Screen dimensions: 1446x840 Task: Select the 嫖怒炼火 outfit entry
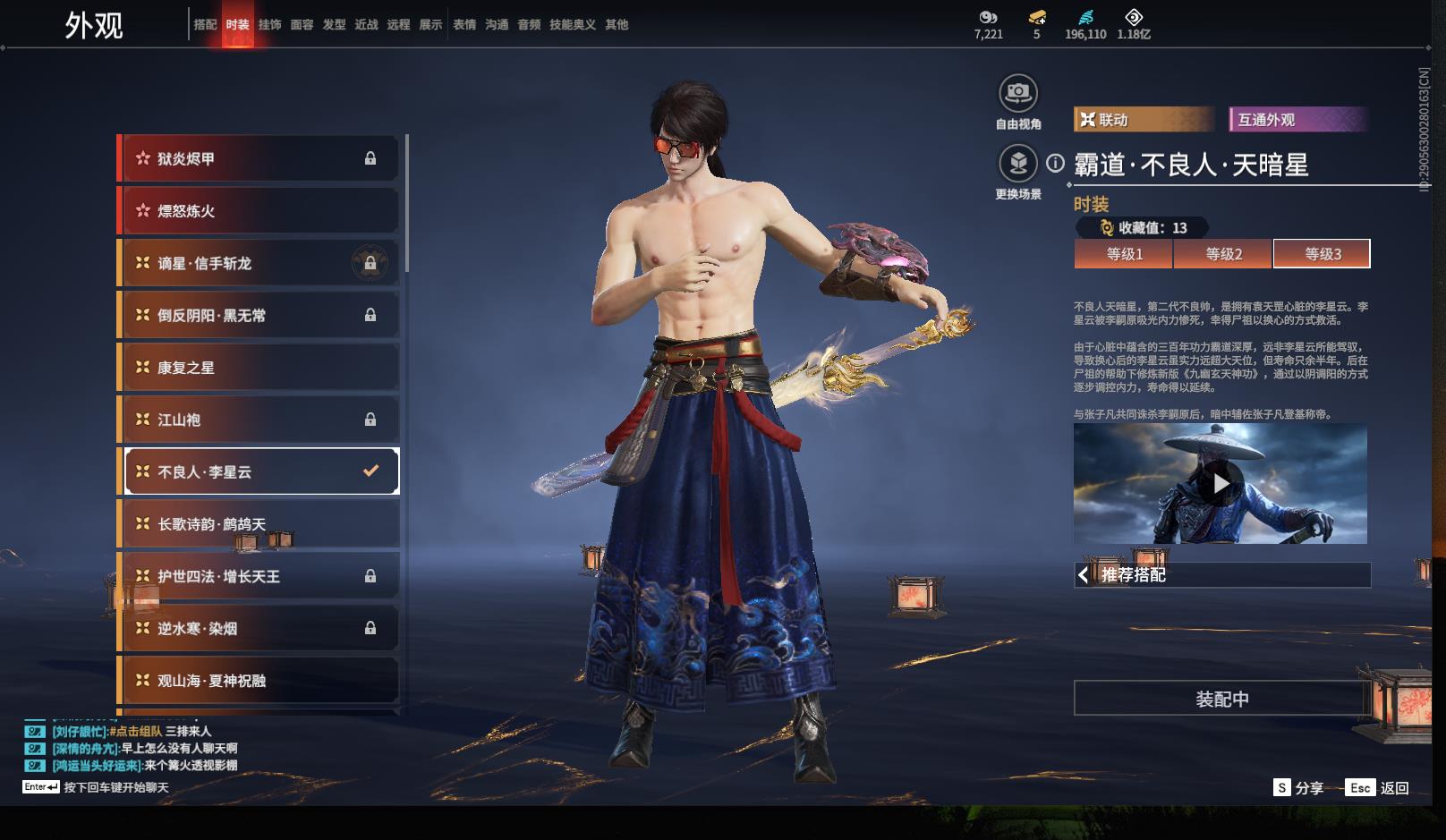(259, 211)
